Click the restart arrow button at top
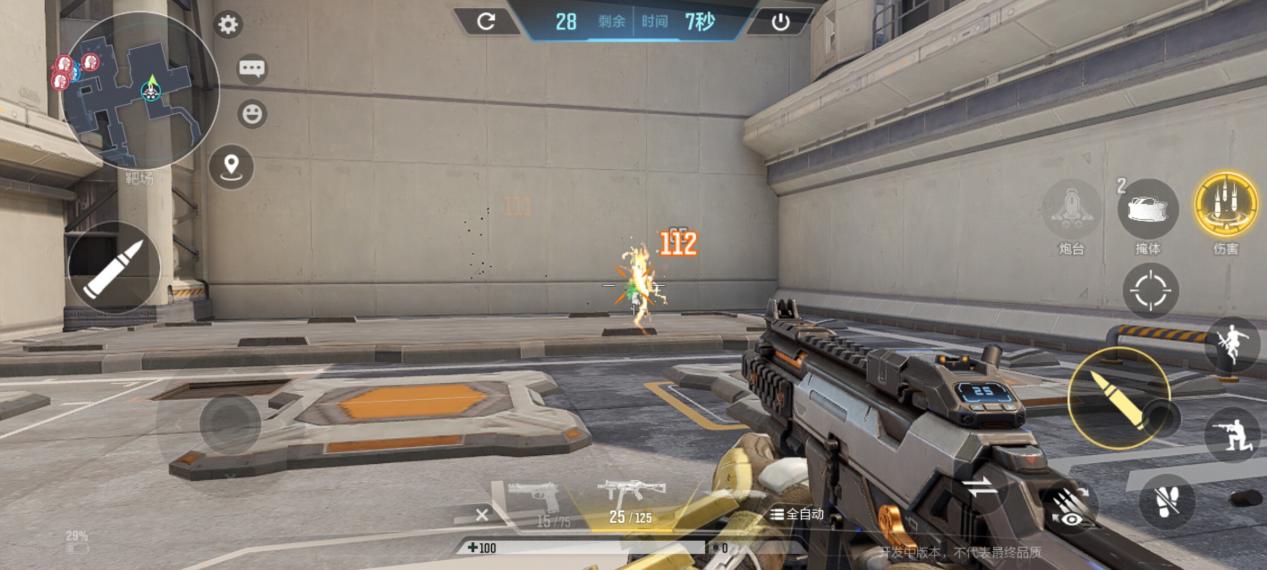Image resolution: width=1267 pixels, height=570 pixels. point(486,21)
